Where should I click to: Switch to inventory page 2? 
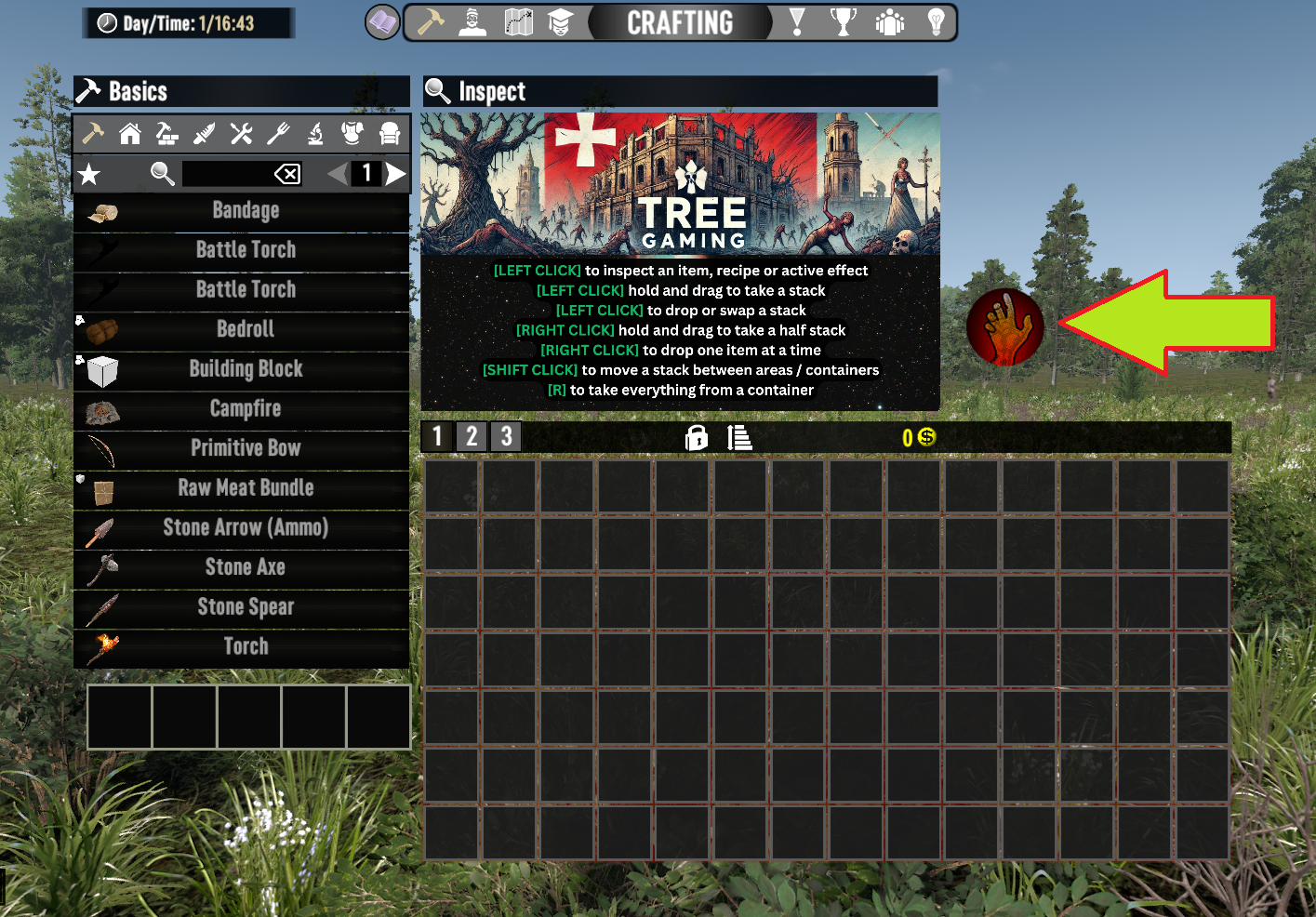click(472, 436)
